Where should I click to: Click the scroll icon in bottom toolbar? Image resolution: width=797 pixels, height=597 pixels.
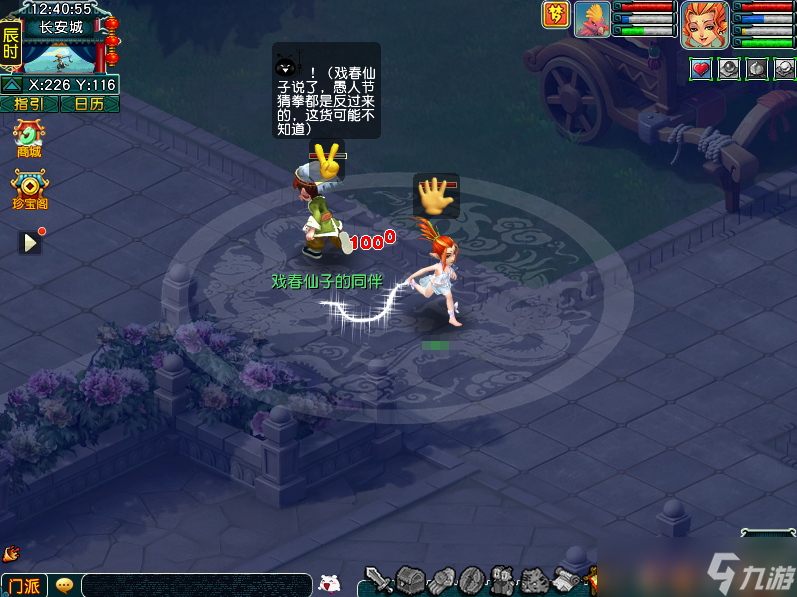567,580
